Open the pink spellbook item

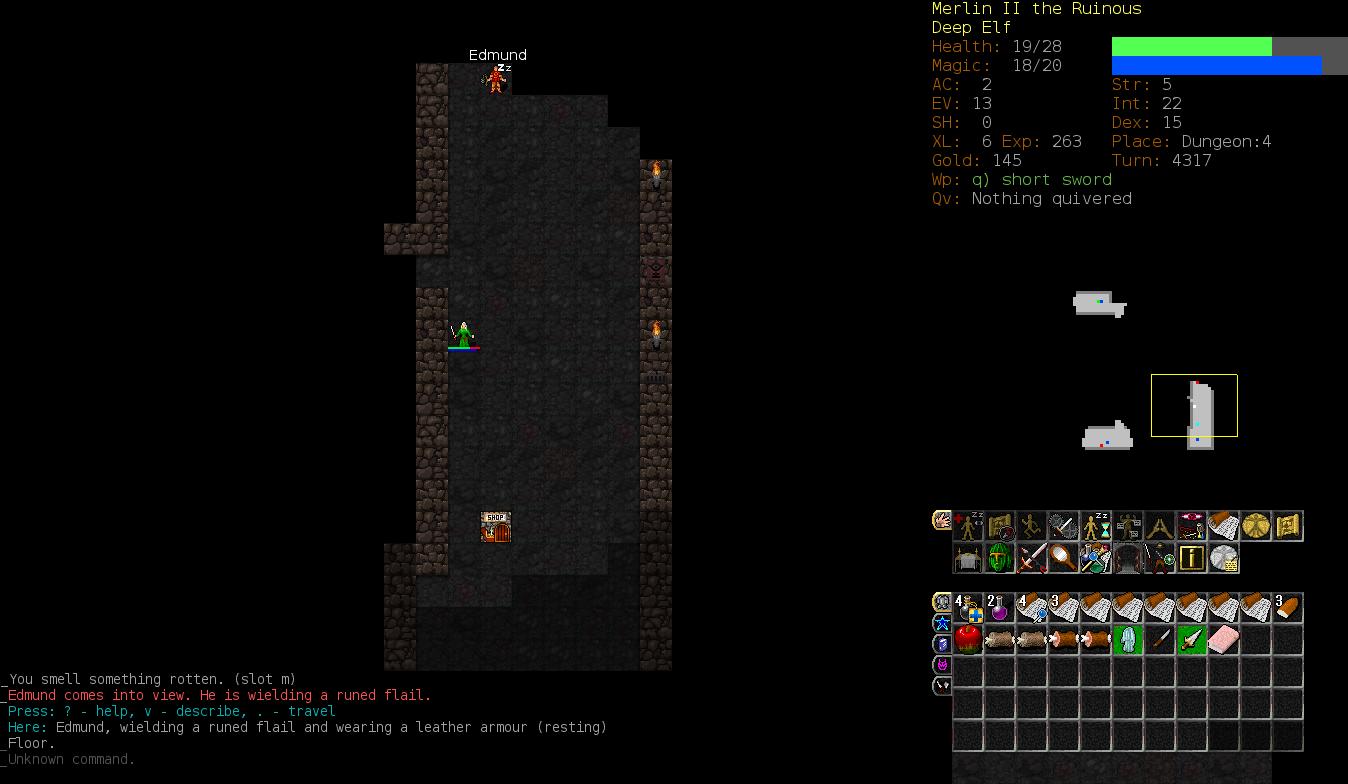pyautogui.click(x=1223, y=640)
